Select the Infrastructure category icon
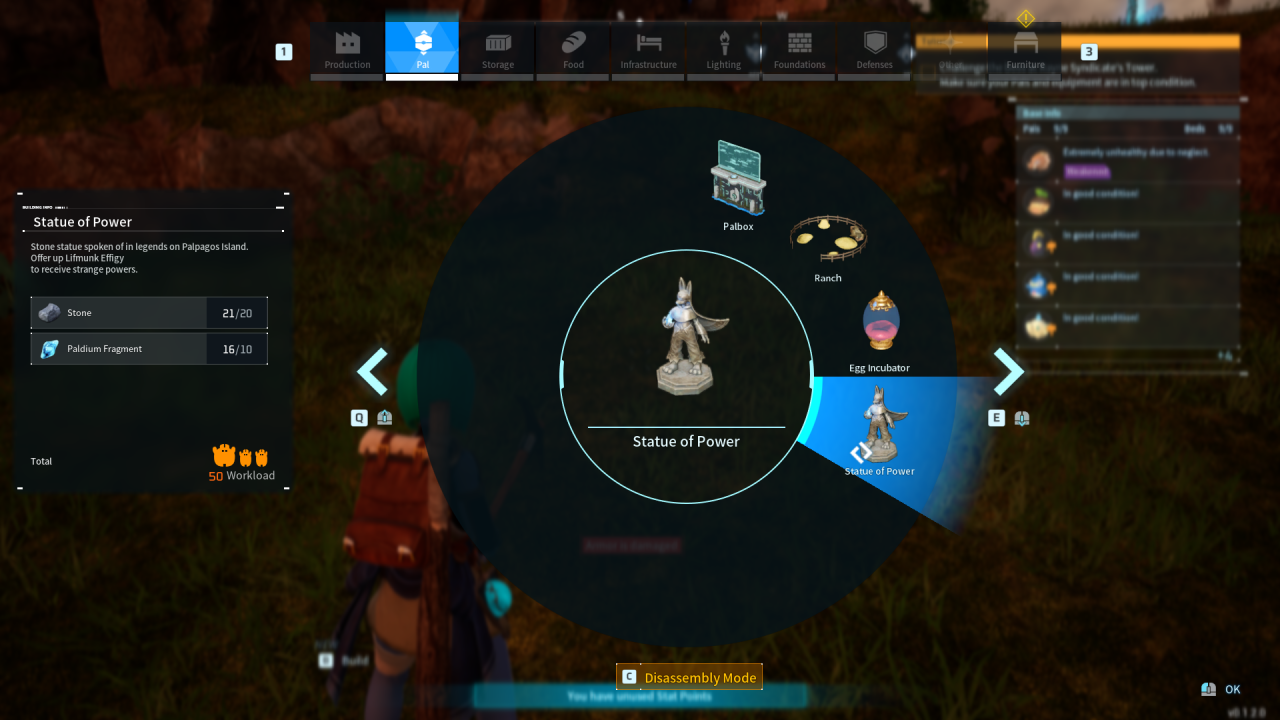 pos(648,50)
